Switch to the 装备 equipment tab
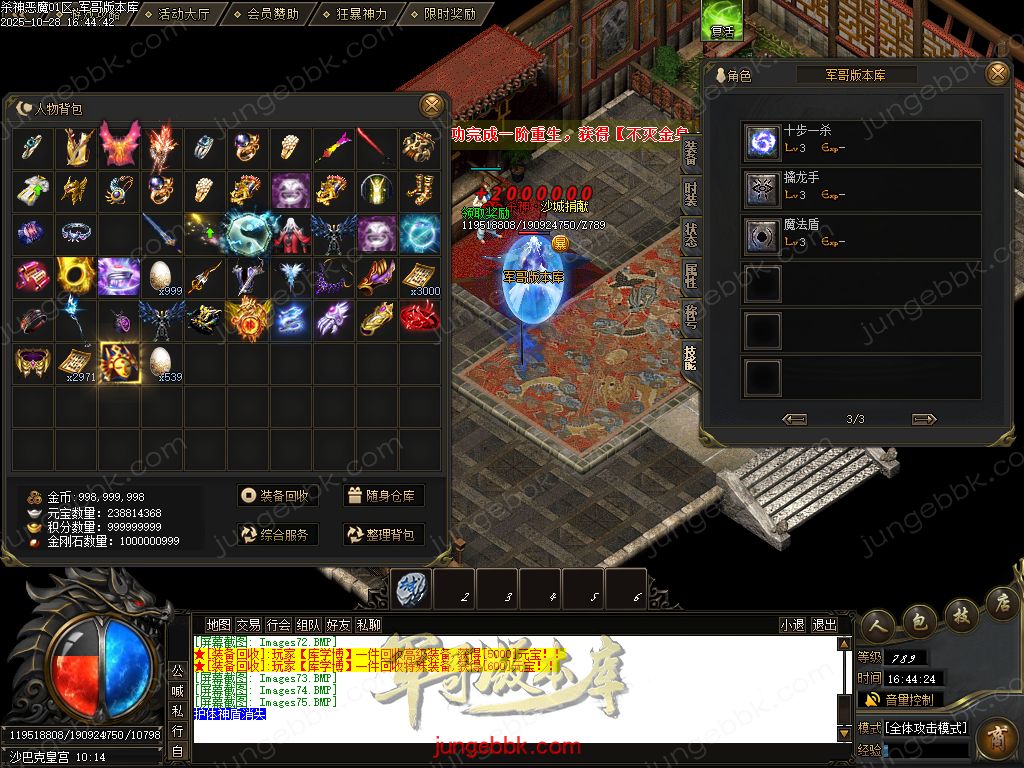 [691, 152]
